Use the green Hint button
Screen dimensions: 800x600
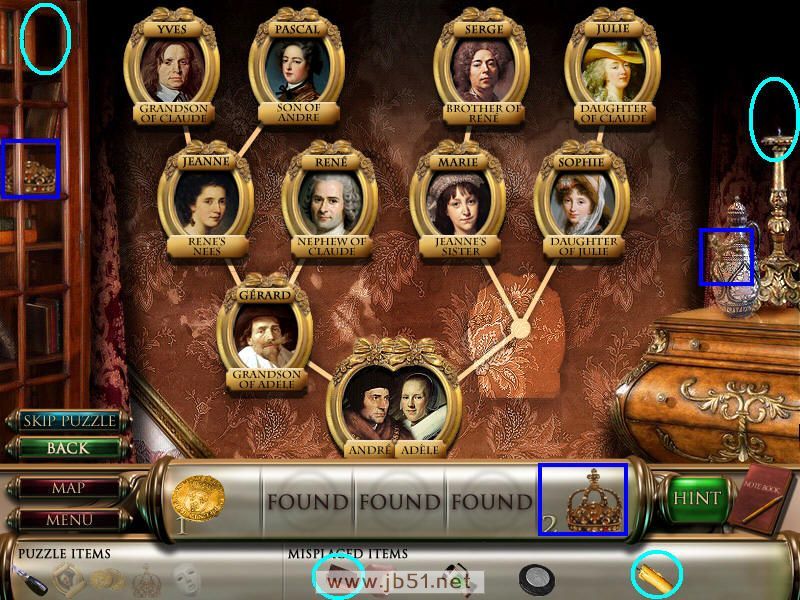pos(697,498)
